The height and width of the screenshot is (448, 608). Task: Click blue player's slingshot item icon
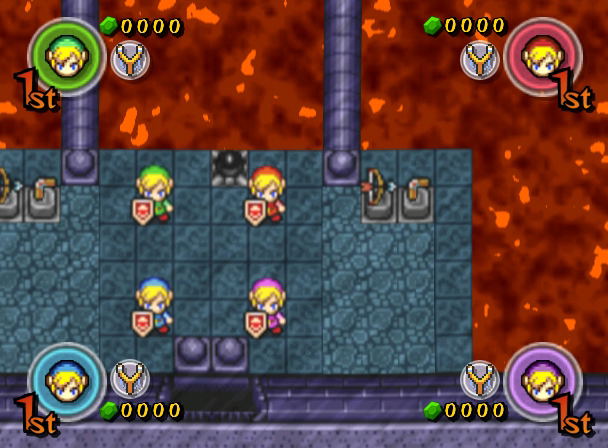click(x=130, y=379)
